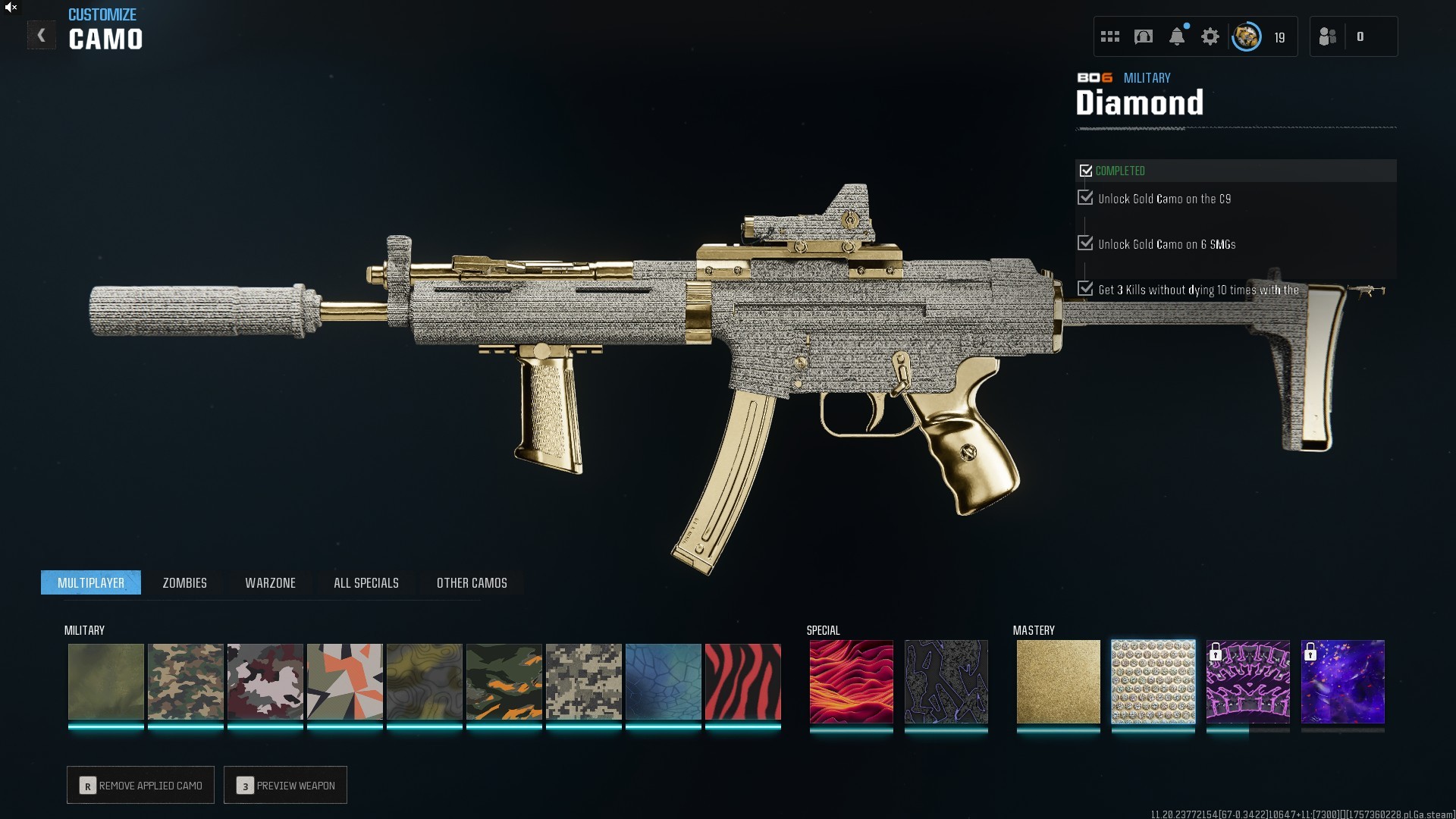This screenshot has width=1456, height=819.
Task: Click the Preview Weapon button
Action: click(x=286, y=786)
